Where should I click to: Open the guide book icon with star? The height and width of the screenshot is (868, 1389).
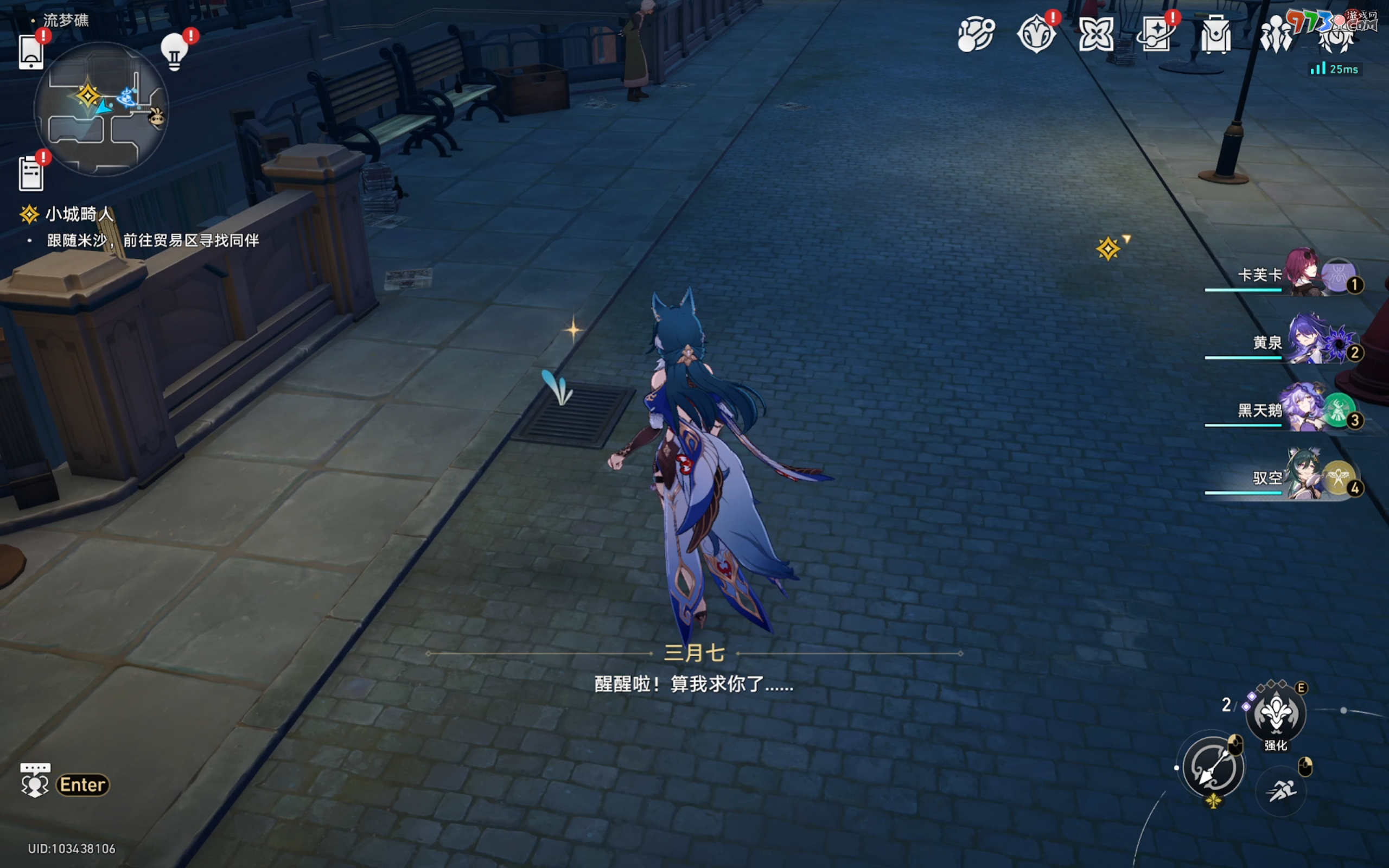click(1155, 34)
